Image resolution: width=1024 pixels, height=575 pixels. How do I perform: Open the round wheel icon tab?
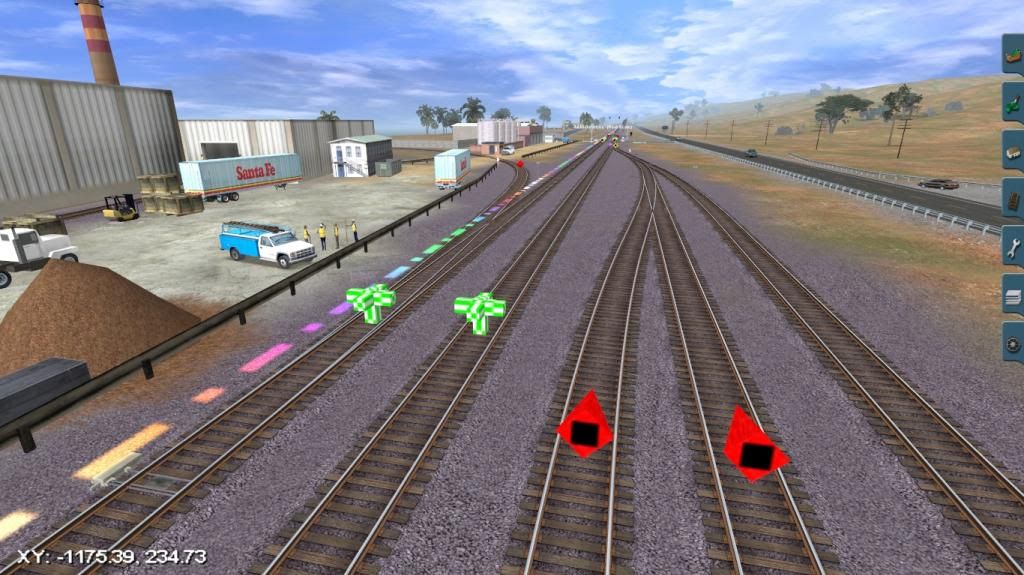point(1013,342)
